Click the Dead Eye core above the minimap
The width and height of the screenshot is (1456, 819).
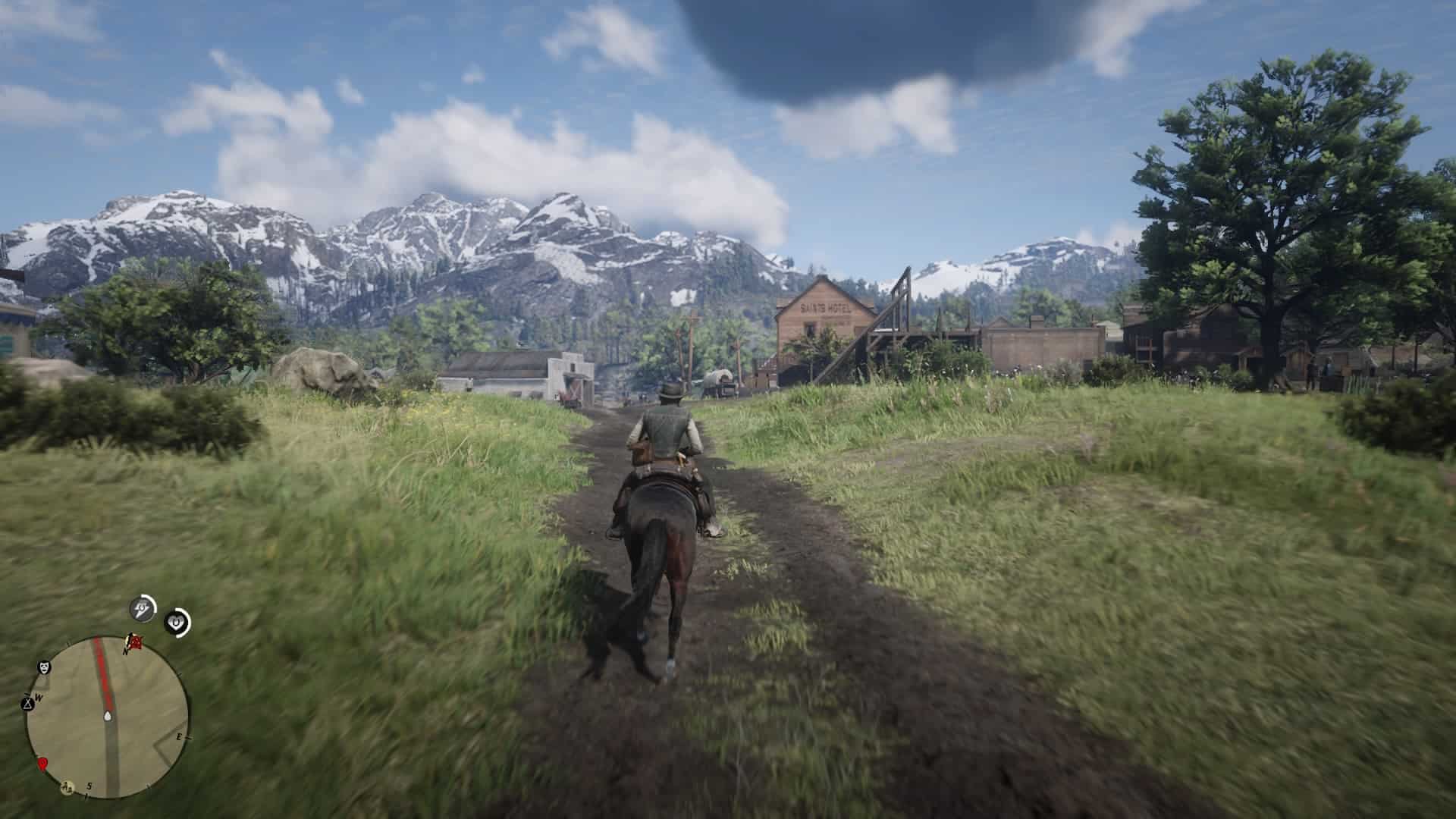pyautogui.click(x=140, y=608)
